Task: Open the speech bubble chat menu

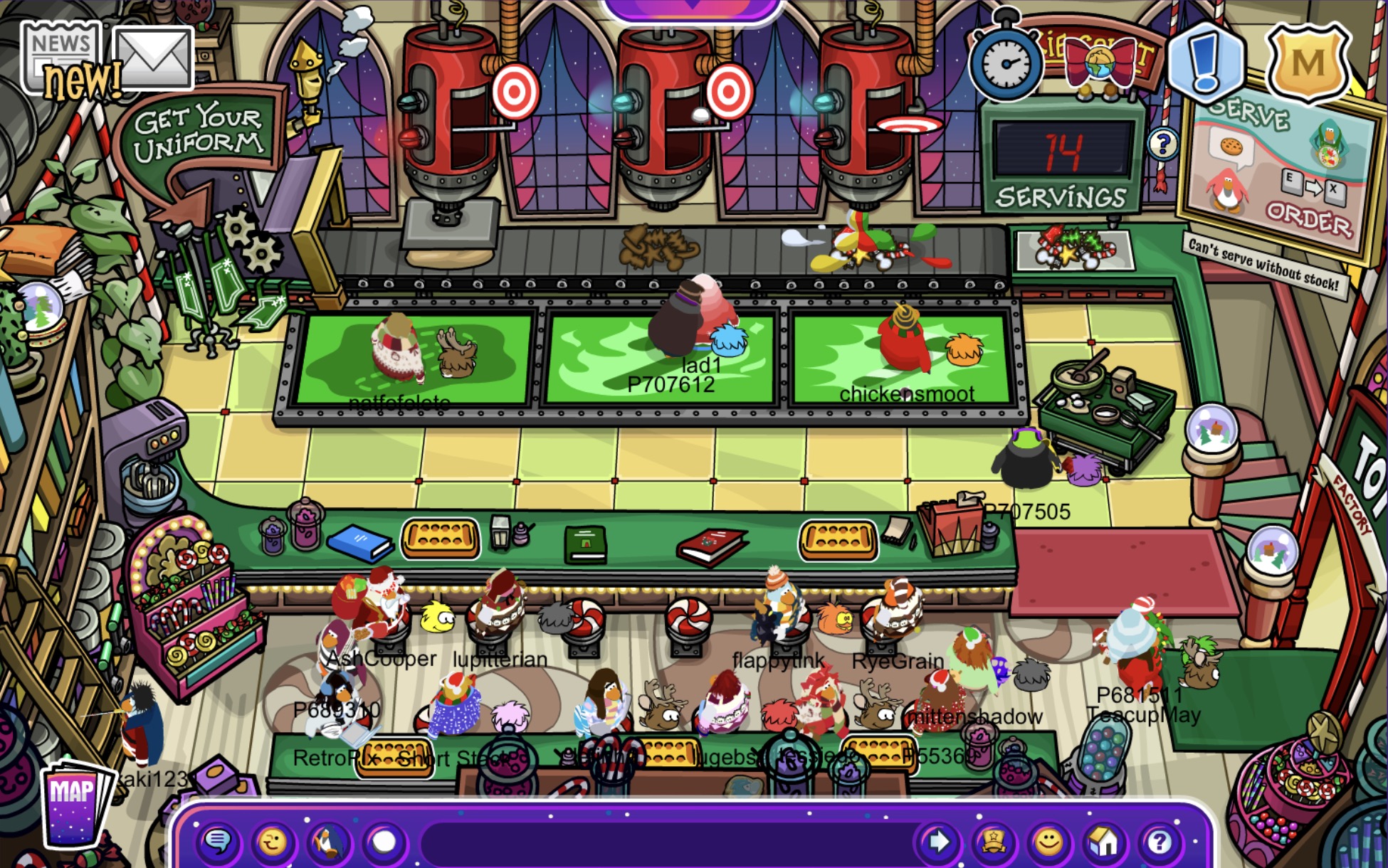Action: coord(218,842)
